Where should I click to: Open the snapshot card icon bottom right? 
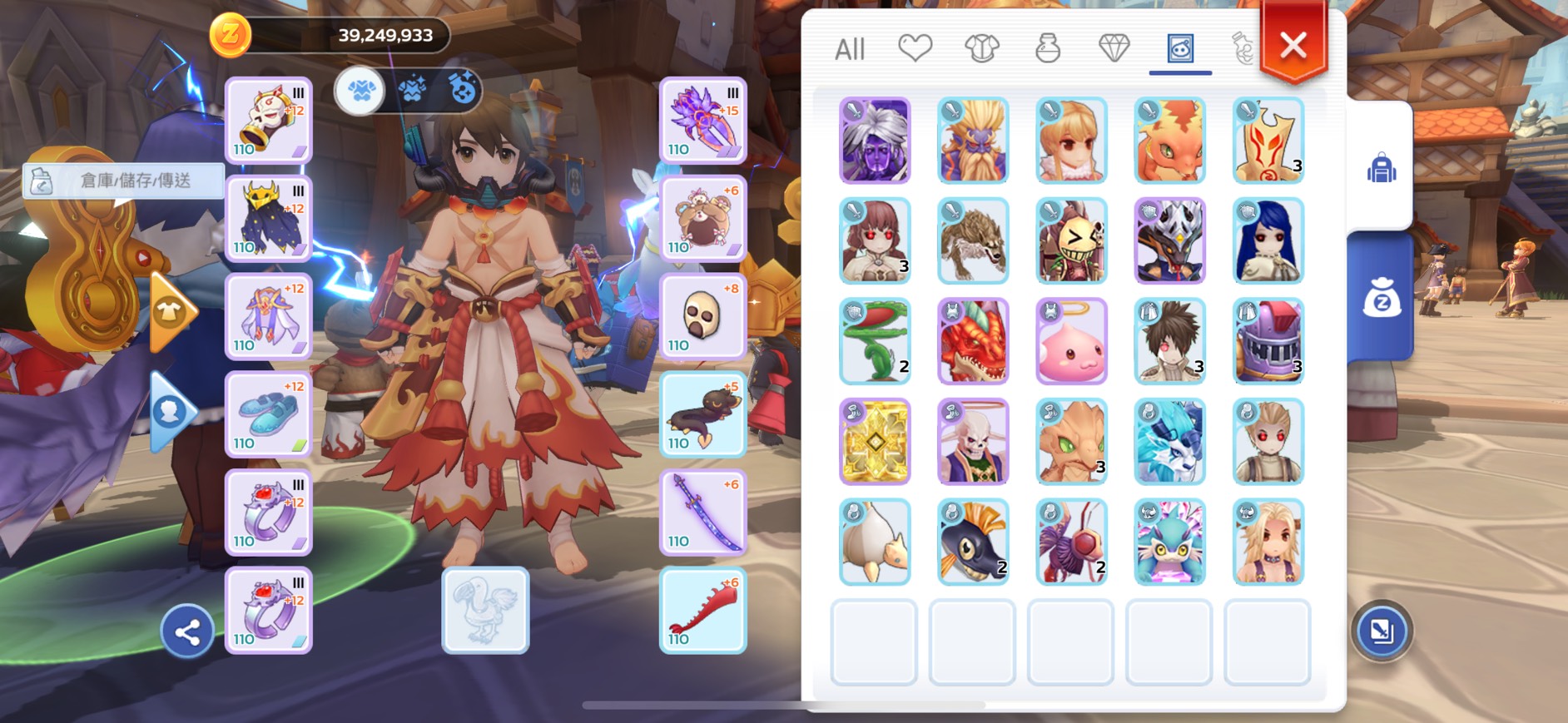tap(1382, 630)
